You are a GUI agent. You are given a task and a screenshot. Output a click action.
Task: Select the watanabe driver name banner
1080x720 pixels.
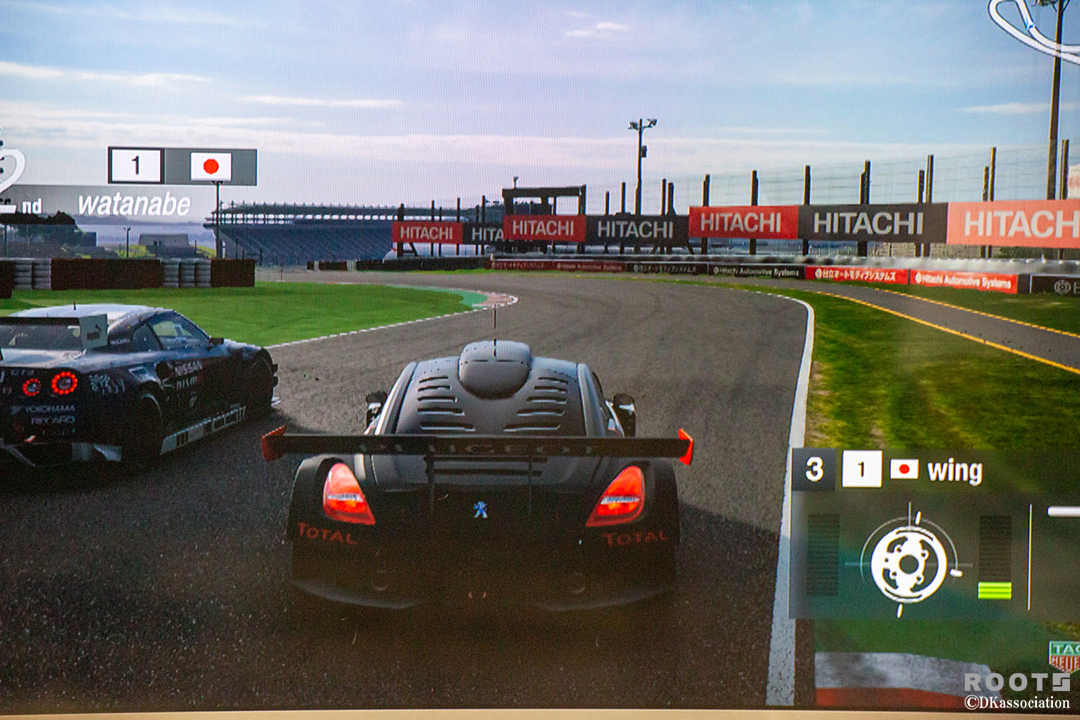[x=133, y=204]
